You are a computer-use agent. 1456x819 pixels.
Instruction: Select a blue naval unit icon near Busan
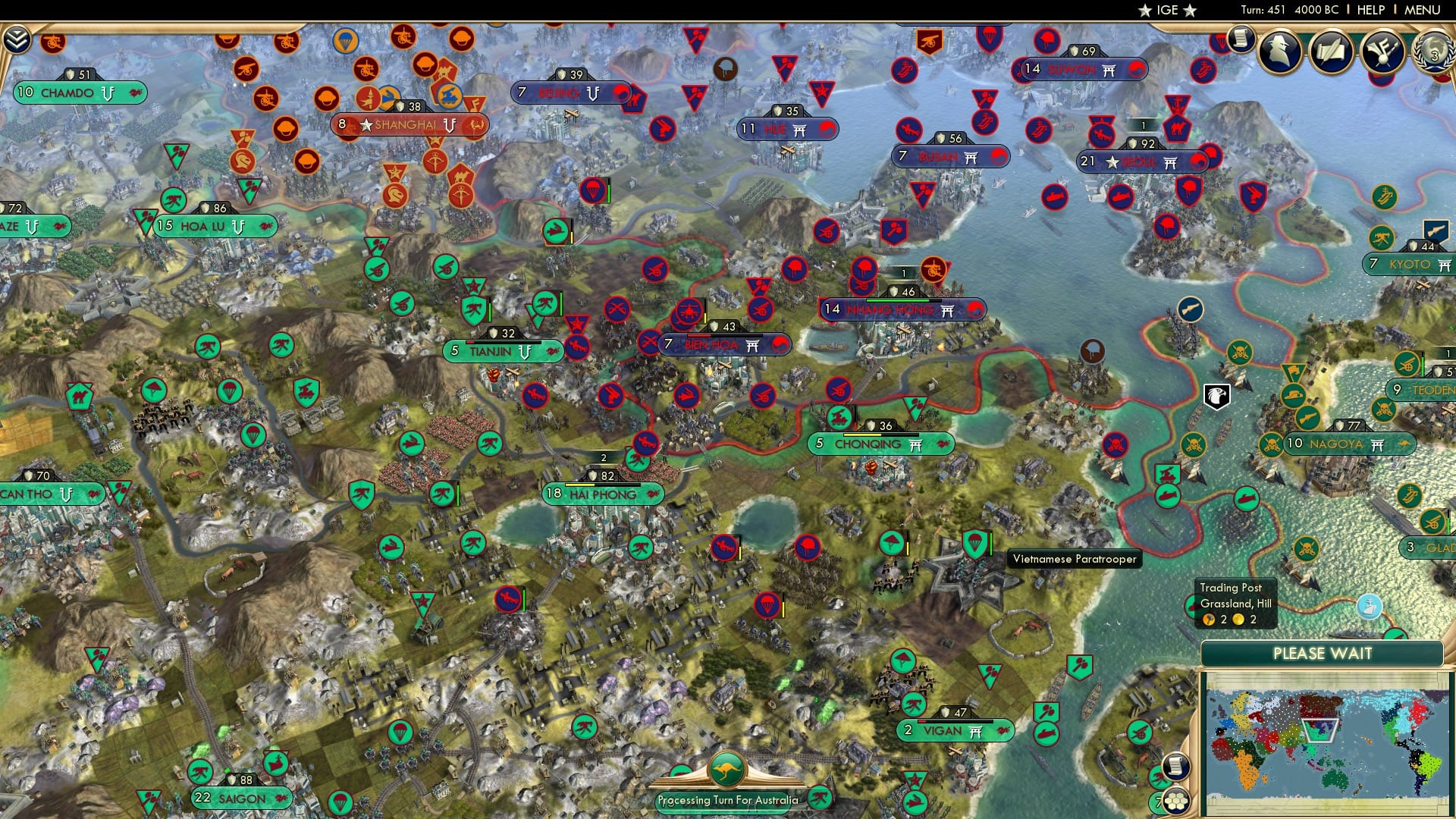[1056, 196]
